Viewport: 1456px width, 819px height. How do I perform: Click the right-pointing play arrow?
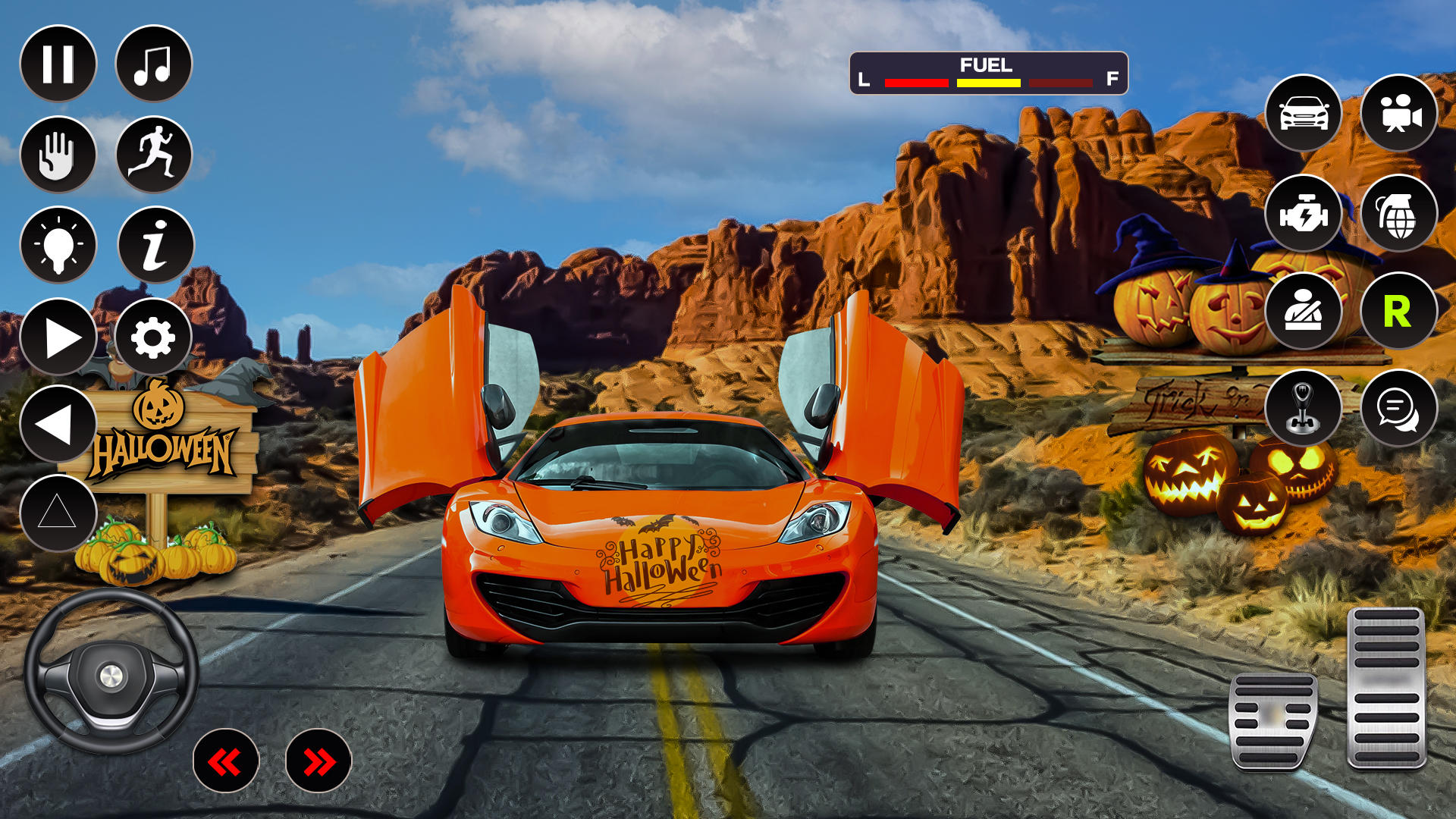(58, 337)
